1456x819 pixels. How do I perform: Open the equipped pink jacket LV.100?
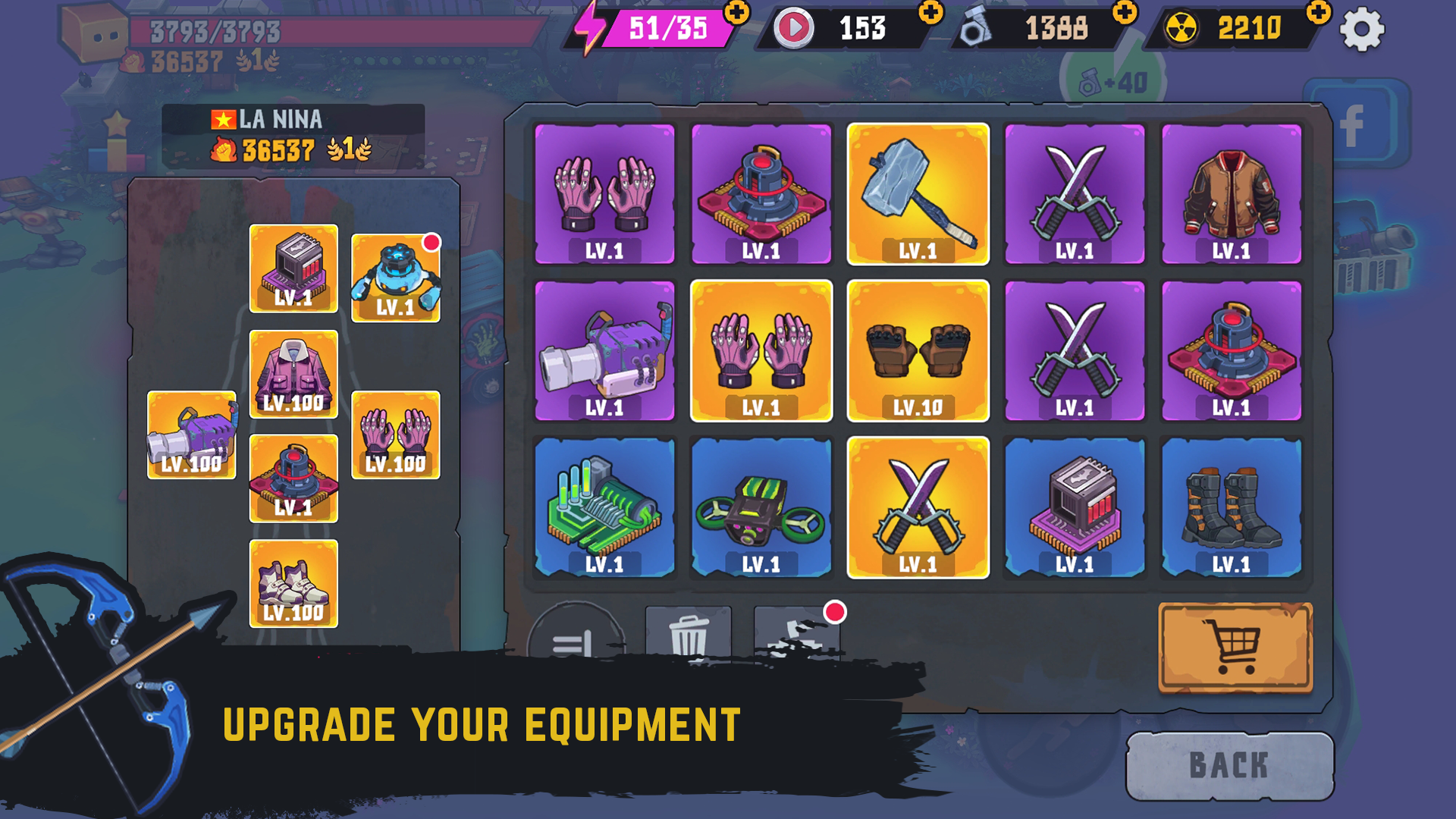coord(293,374)
